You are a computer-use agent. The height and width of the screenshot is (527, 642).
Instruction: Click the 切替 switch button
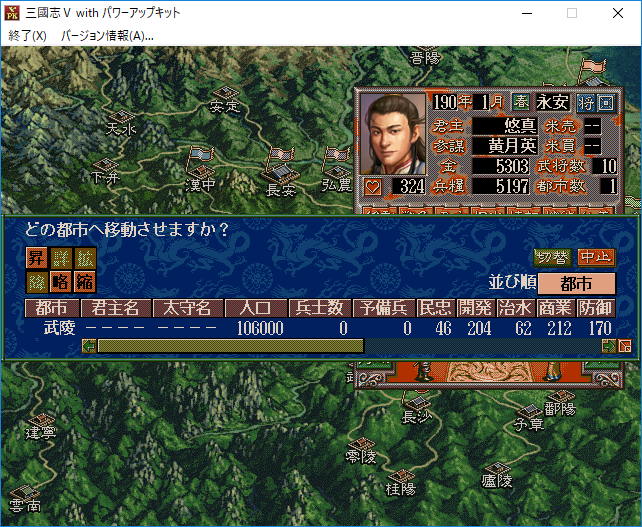(x=551, y=257)
